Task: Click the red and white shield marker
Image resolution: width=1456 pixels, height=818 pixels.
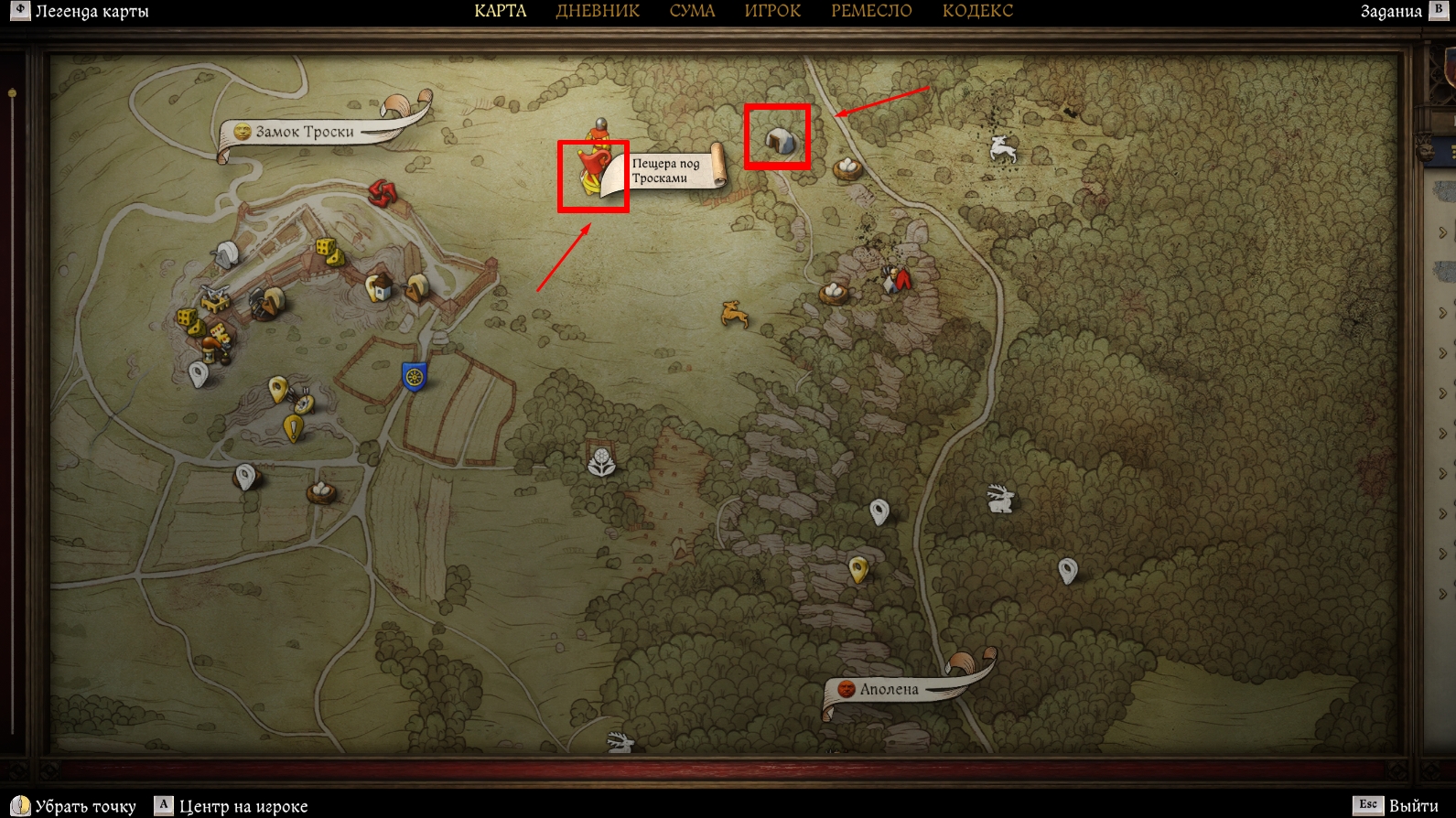Action: (x=897, y=278)
